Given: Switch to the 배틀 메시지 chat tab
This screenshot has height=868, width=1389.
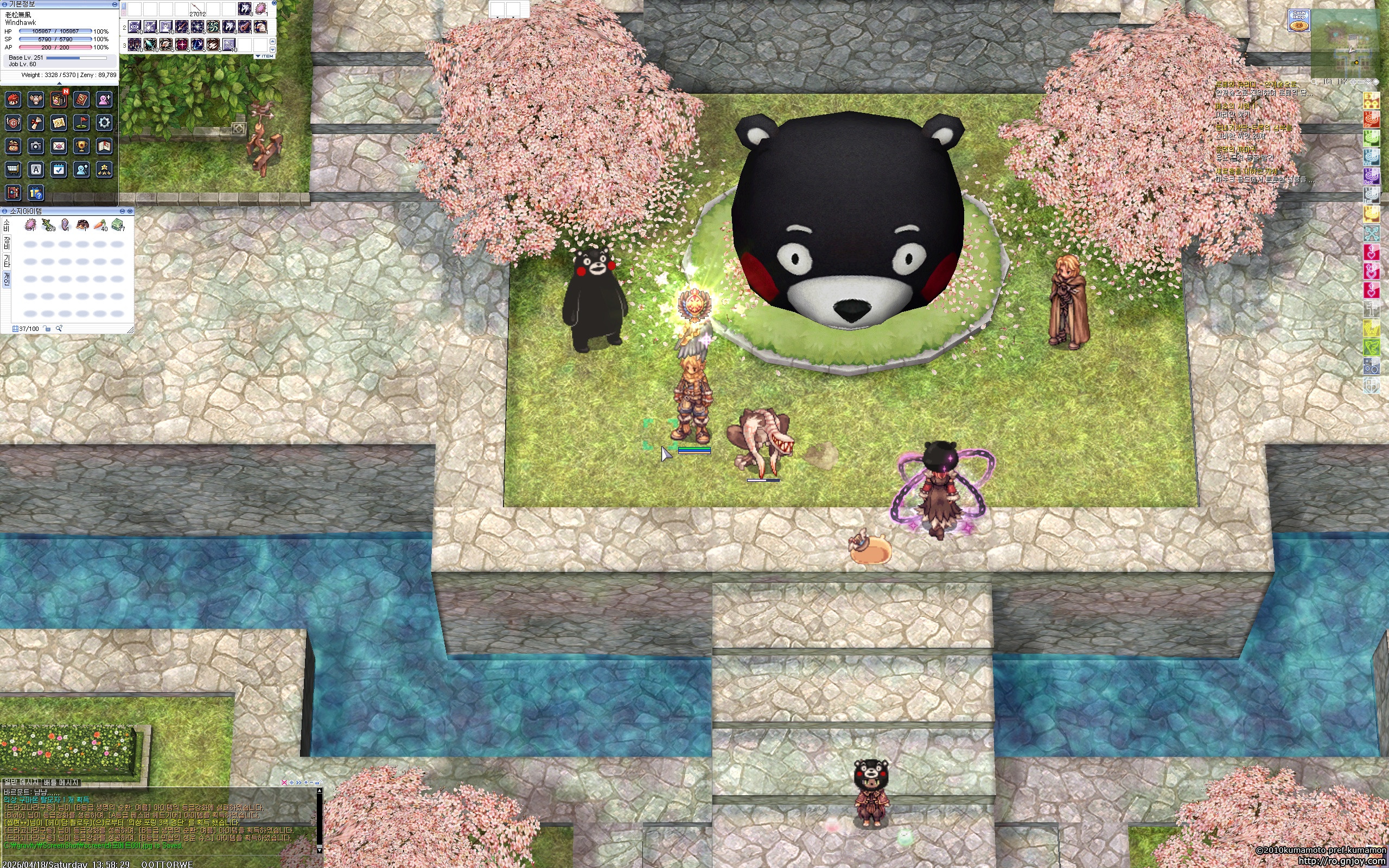Looking at the screenshot, I should (x=61, y=782).
